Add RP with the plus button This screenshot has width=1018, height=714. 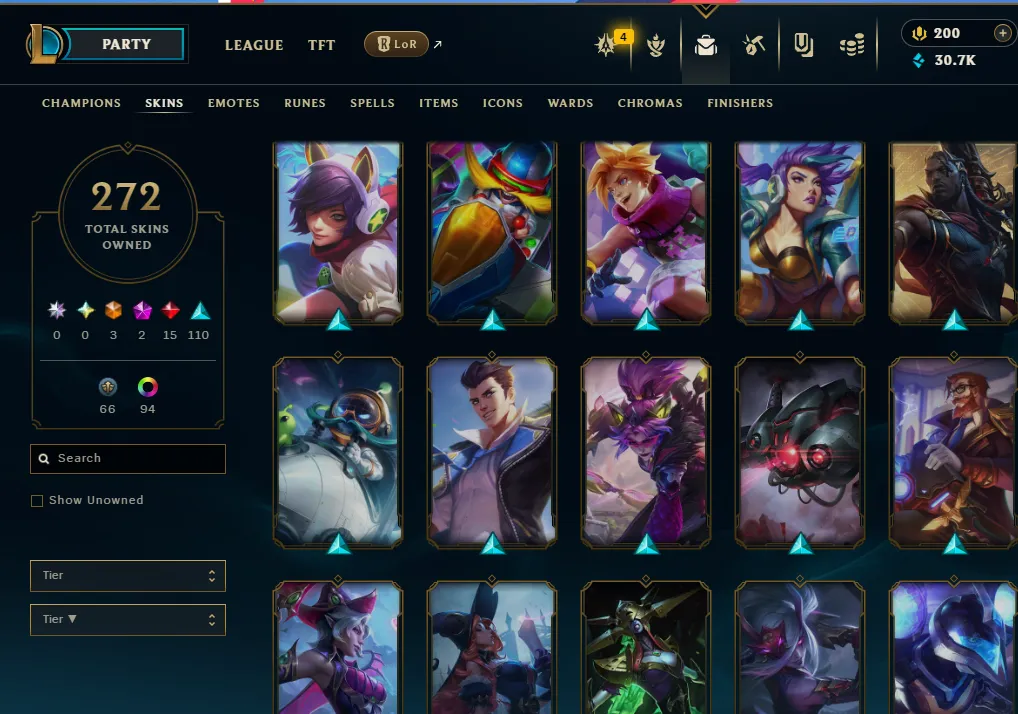click(x=1002, y=33)
